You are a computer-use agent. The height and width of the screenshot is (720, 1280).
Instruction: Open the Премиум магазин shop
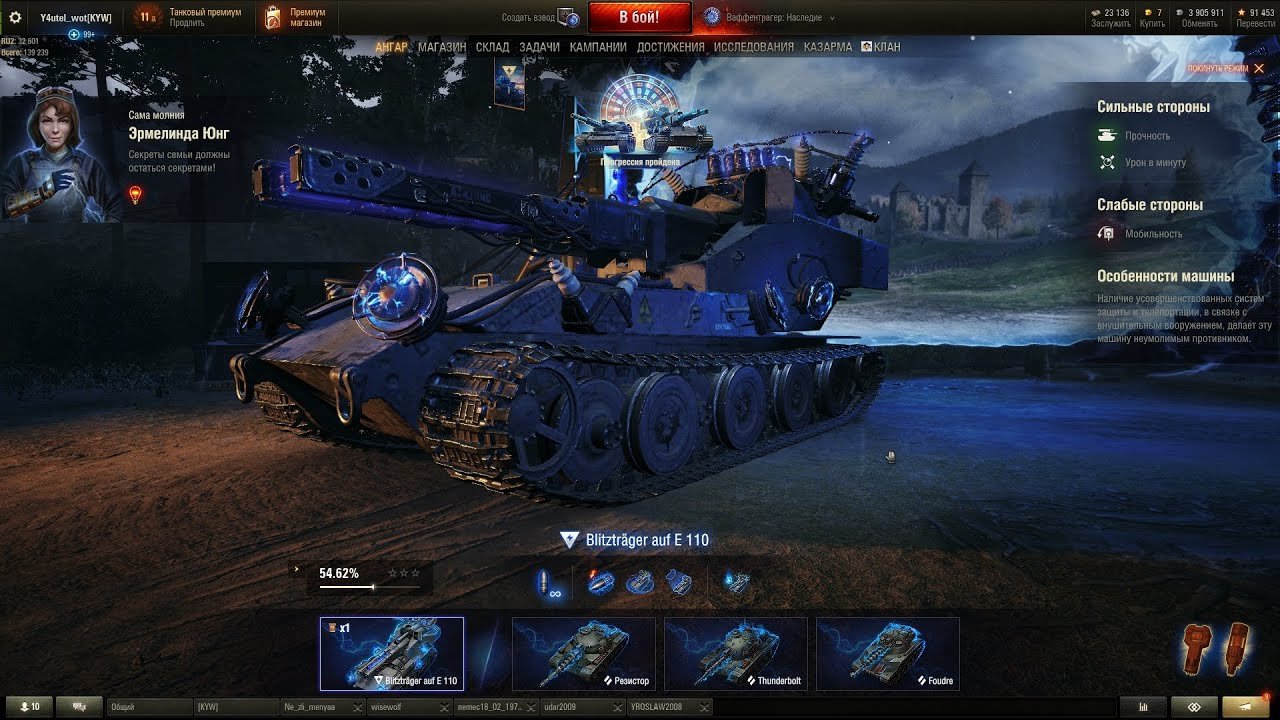(298, 17)
